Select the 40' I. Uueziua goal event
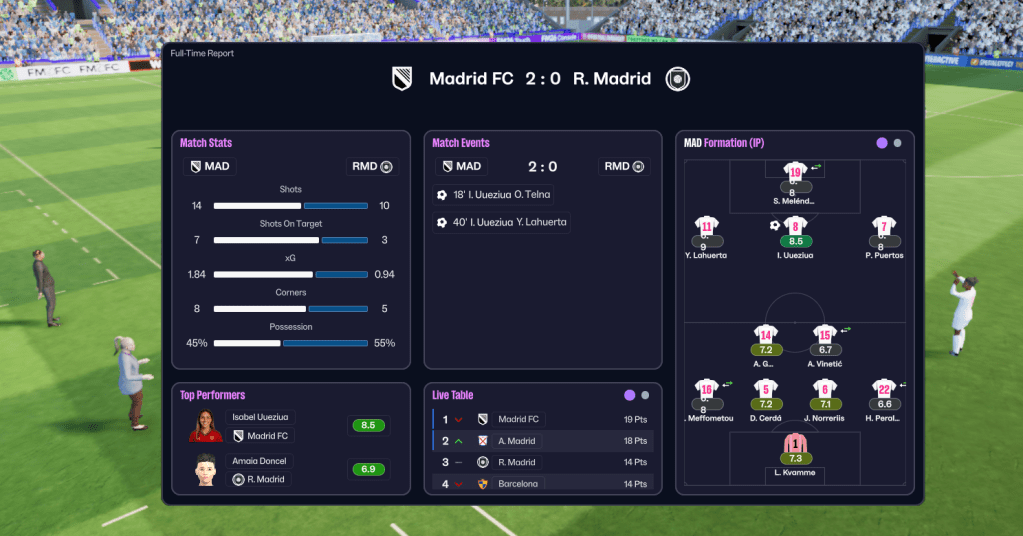The height and width of the screenshot is (536, 1023). 502,222
